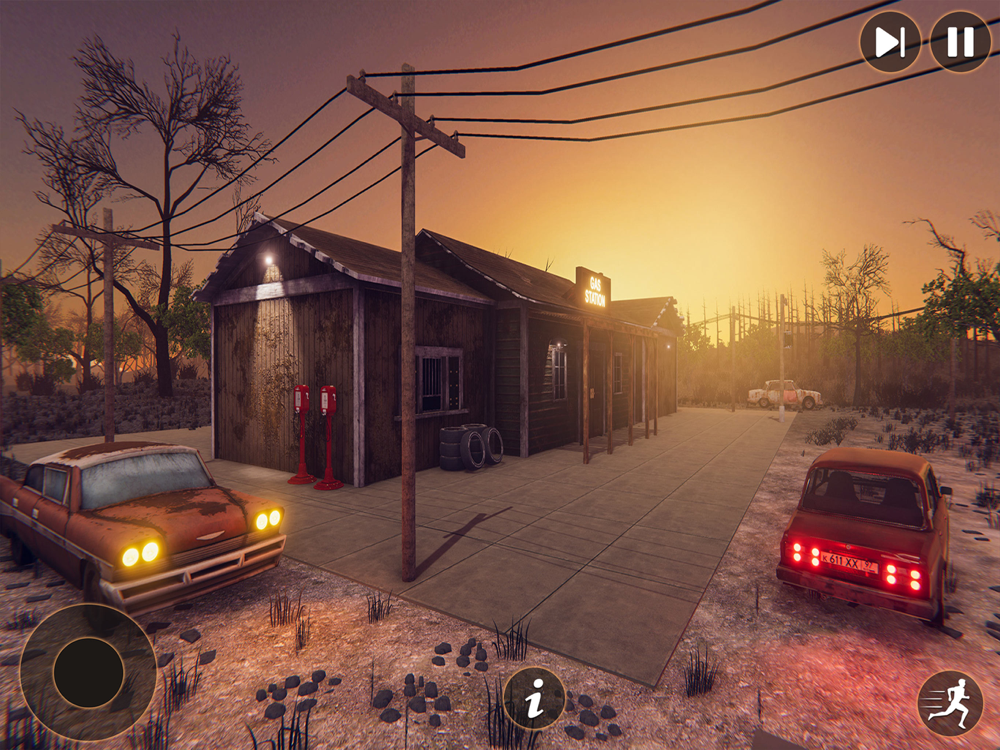The image size is (1000, 750).
Task: Tap the virtual movement joystick
Action: (x=88, y=671)
